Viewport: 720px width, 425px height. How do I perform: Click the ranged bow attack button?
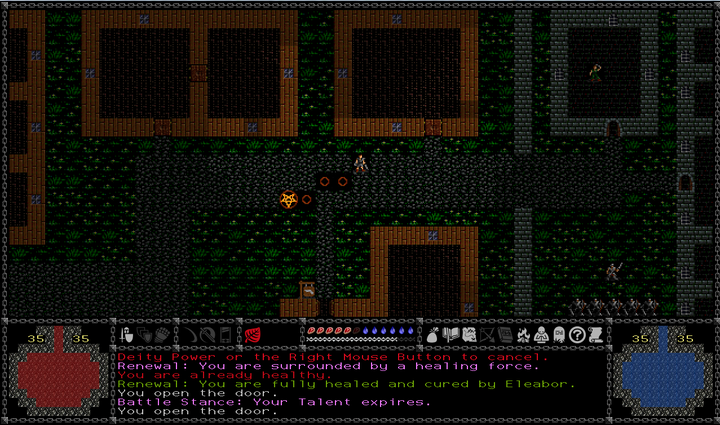click(488, 334)
